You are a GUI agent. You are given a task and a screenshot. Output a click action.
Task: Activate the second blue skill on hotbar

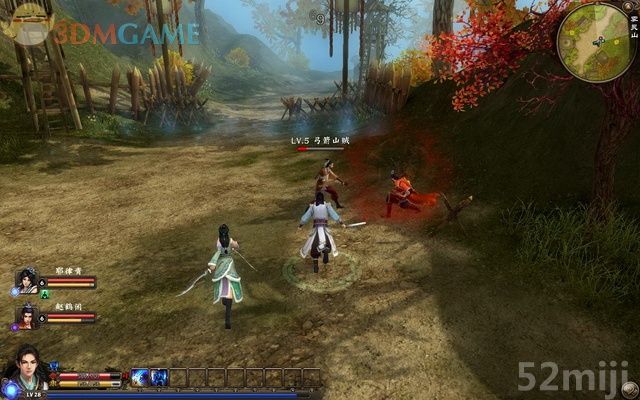tap(158, 377)
